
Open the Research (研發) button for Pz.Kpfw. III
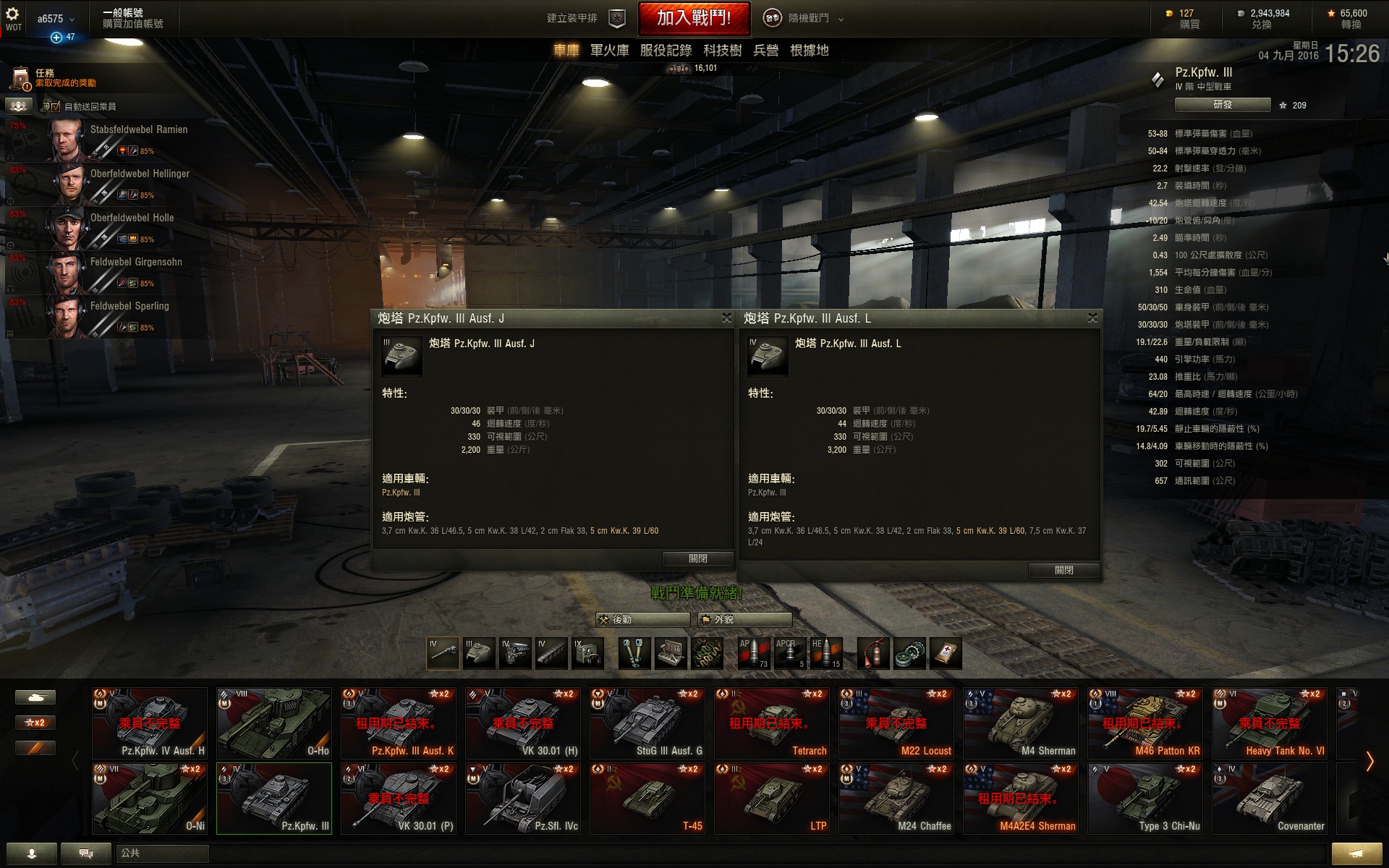point(1222,105)
